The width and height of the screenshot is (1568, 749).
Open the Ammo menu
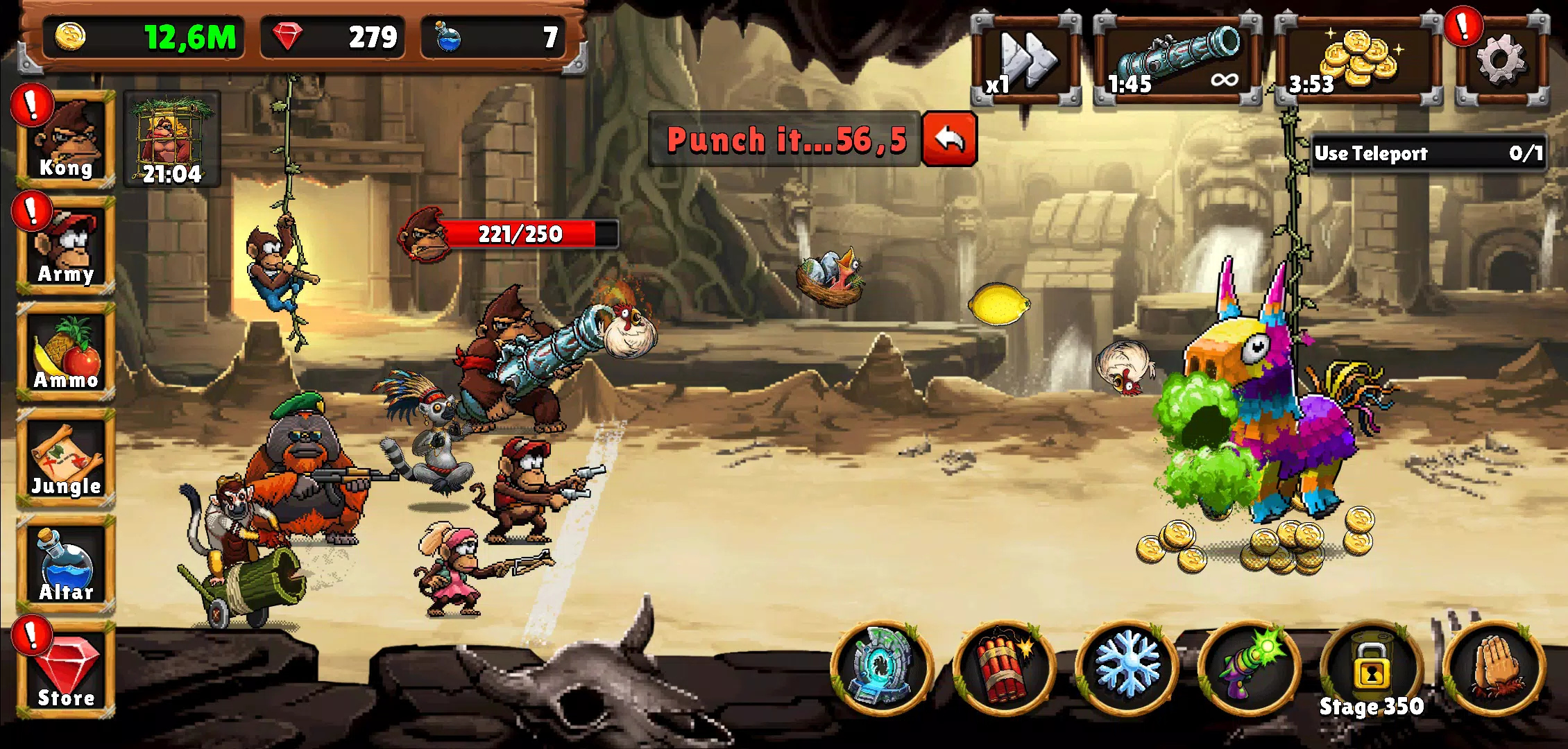[x=66, y=352]
